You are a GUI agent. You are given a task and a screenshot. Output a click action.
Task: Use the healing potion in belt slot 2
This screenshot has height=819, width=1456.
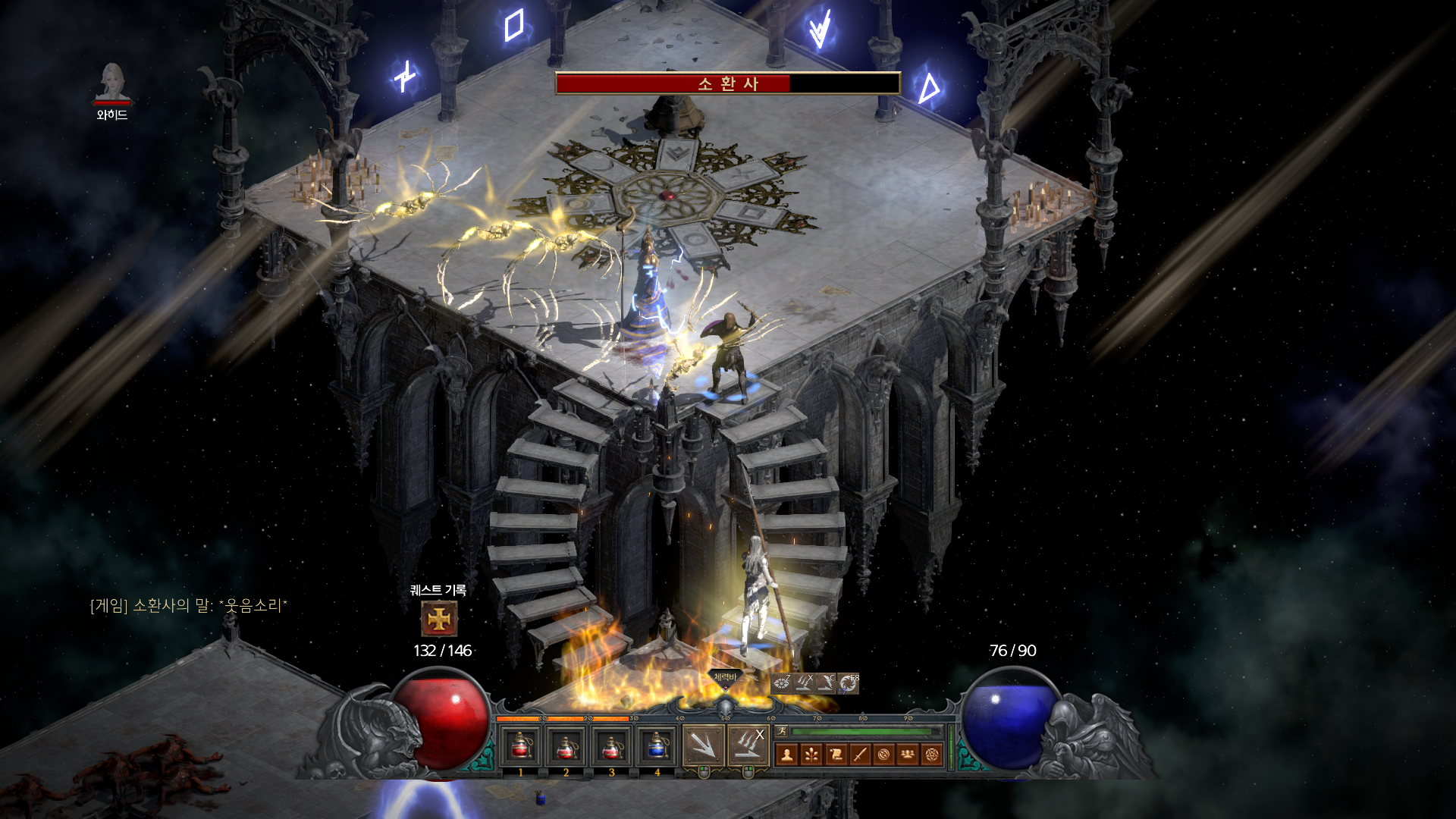[x=566, y=747]
